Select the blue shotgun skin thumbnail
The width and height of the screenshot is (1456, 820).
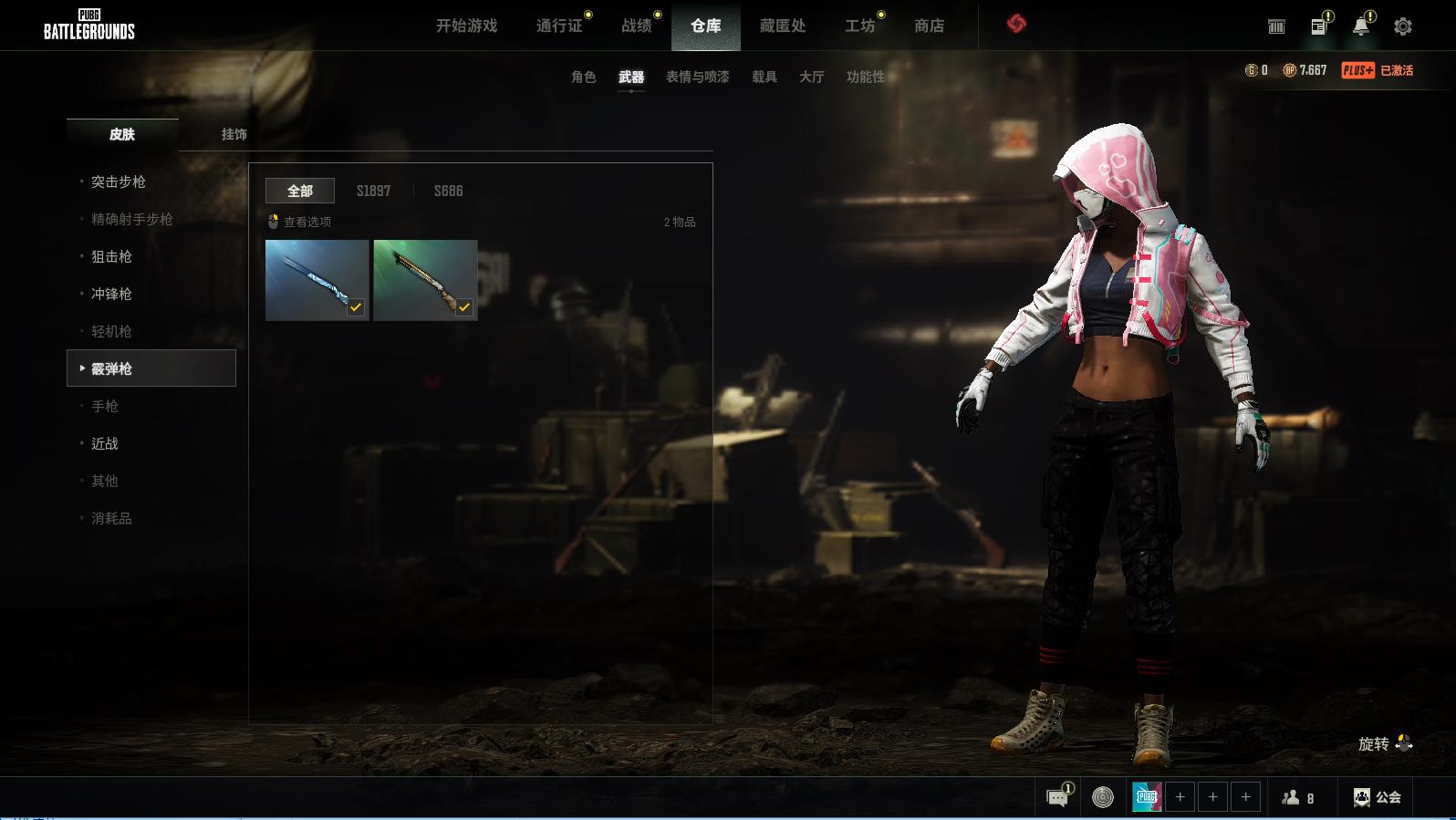pos(317,280)
